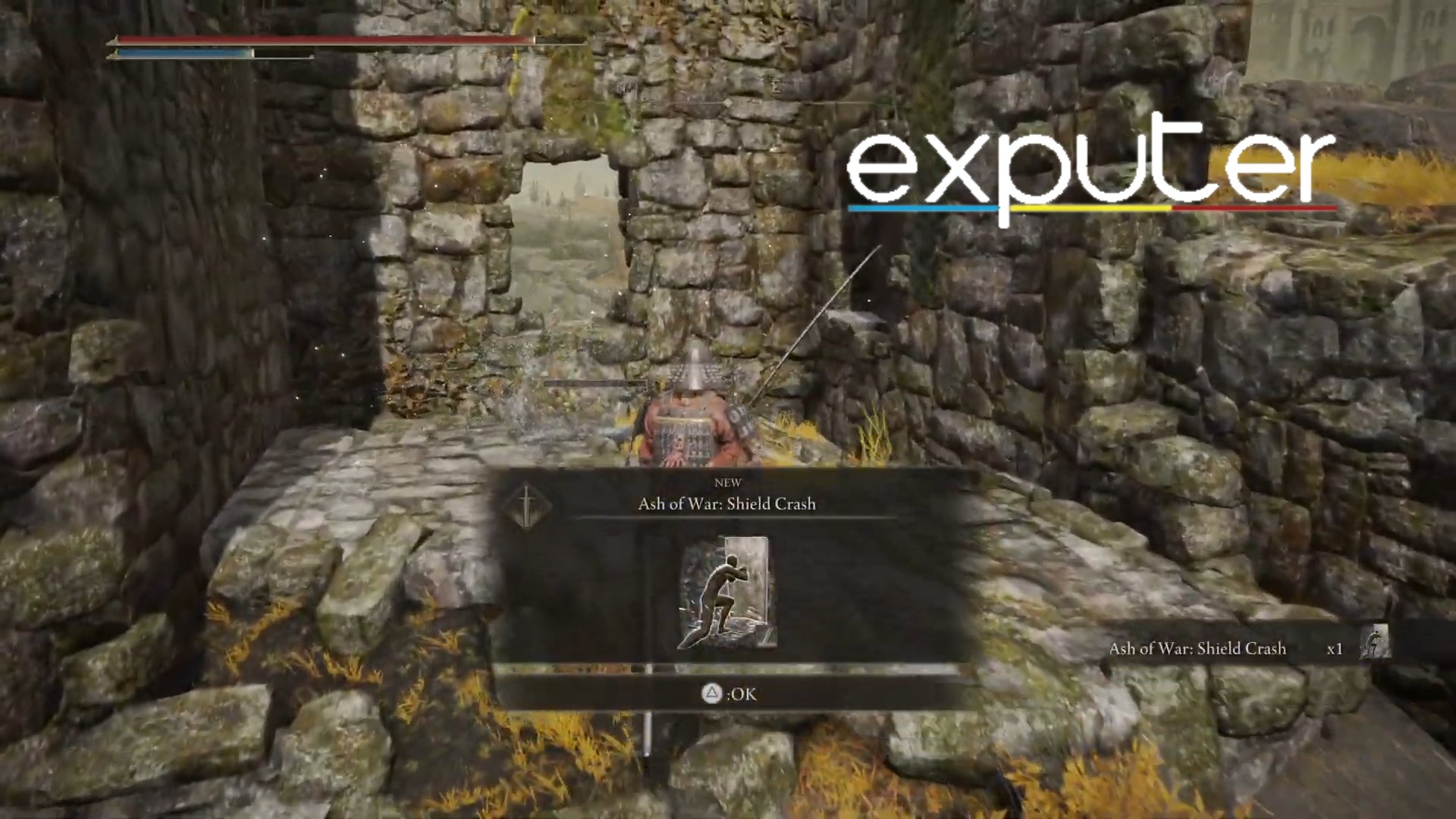The image size is (1456, 819).
Task: Open the bottom-right Ash of War: Shield Crash entry
Action: [1198, 648]
